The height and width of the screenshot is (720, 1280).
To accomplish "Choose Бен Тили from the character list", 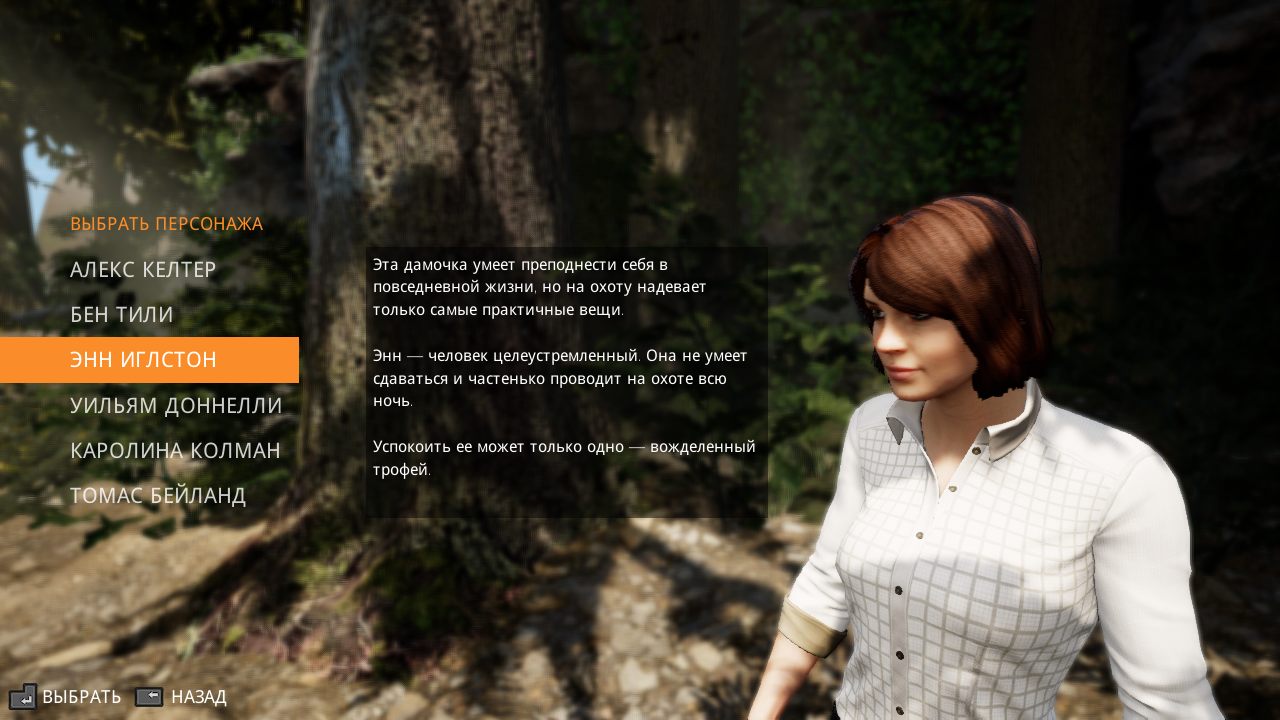I will coord(122,315).
